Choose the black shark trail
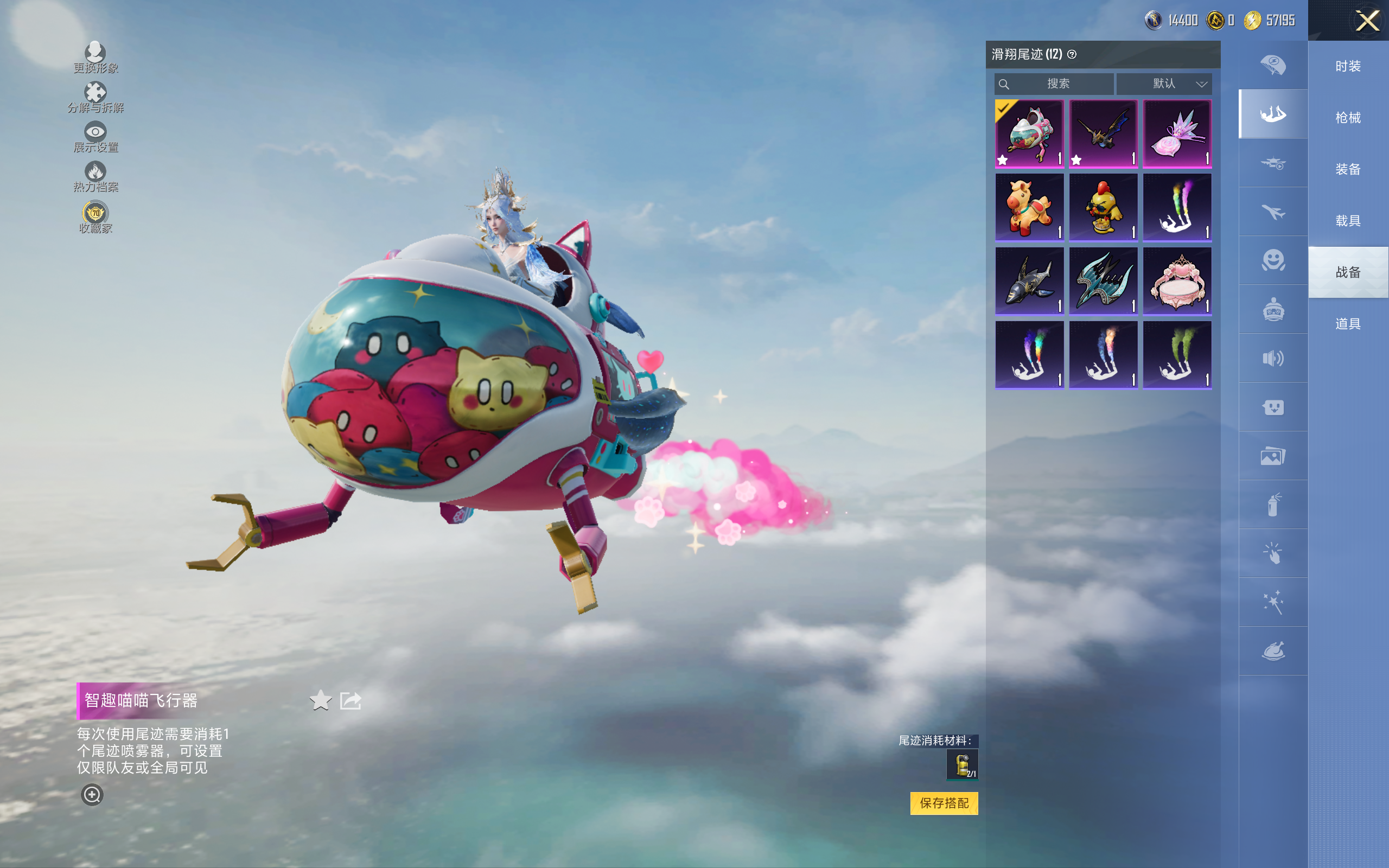Screen dimensions: 1389x868 tap(1030, 282)
